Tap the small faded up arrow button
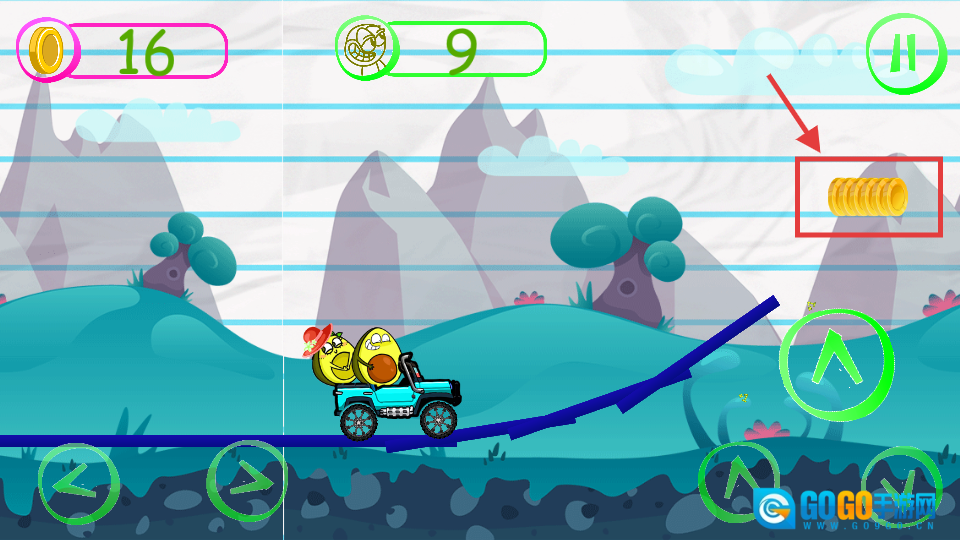Screen dimensions: 960x540 point(738,480)
